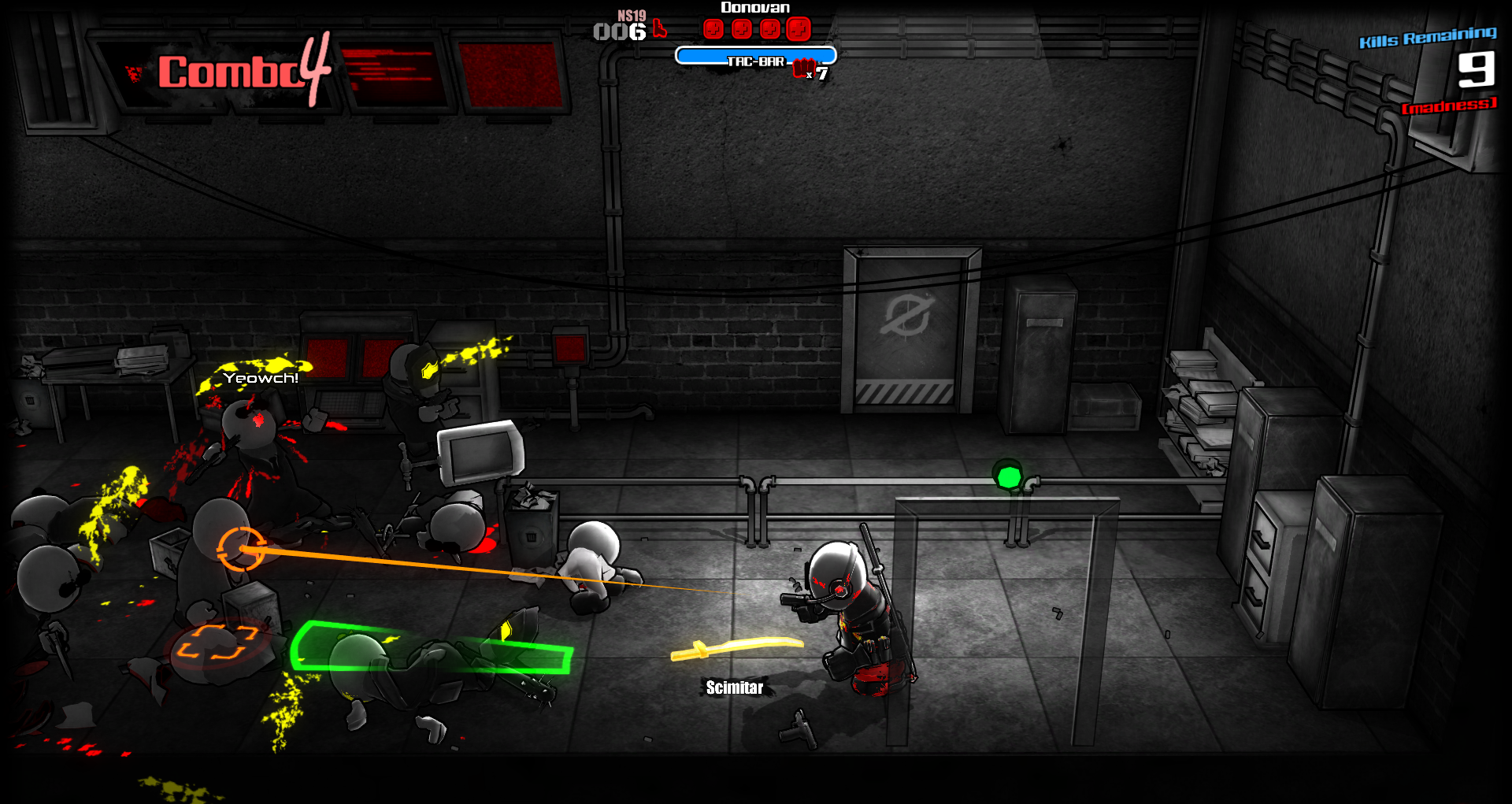Click the fourth enlarged medkit icon
Viewport: 1512px width, 804px height.
point(799,29)
